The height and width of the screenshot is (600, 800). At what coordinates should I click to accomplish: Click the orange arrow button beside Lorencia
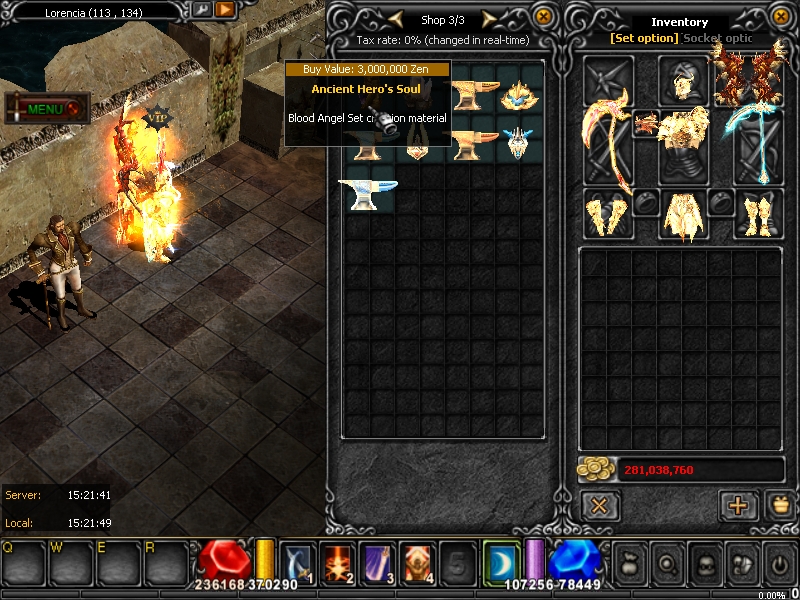225,10
